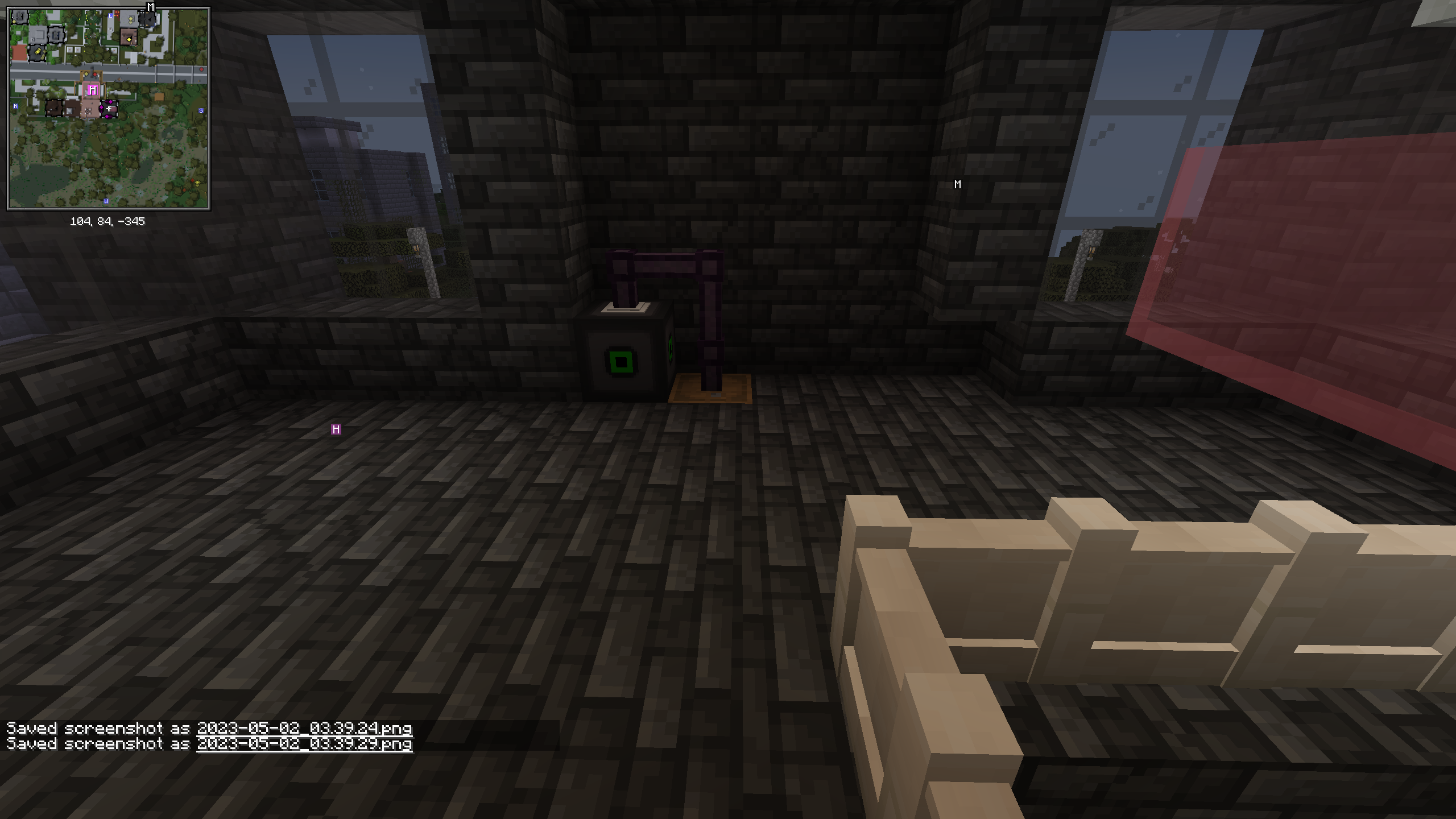Click the white player arrow on the minimap
Screen dimensions: 1456x819
(x=109, y=109)
